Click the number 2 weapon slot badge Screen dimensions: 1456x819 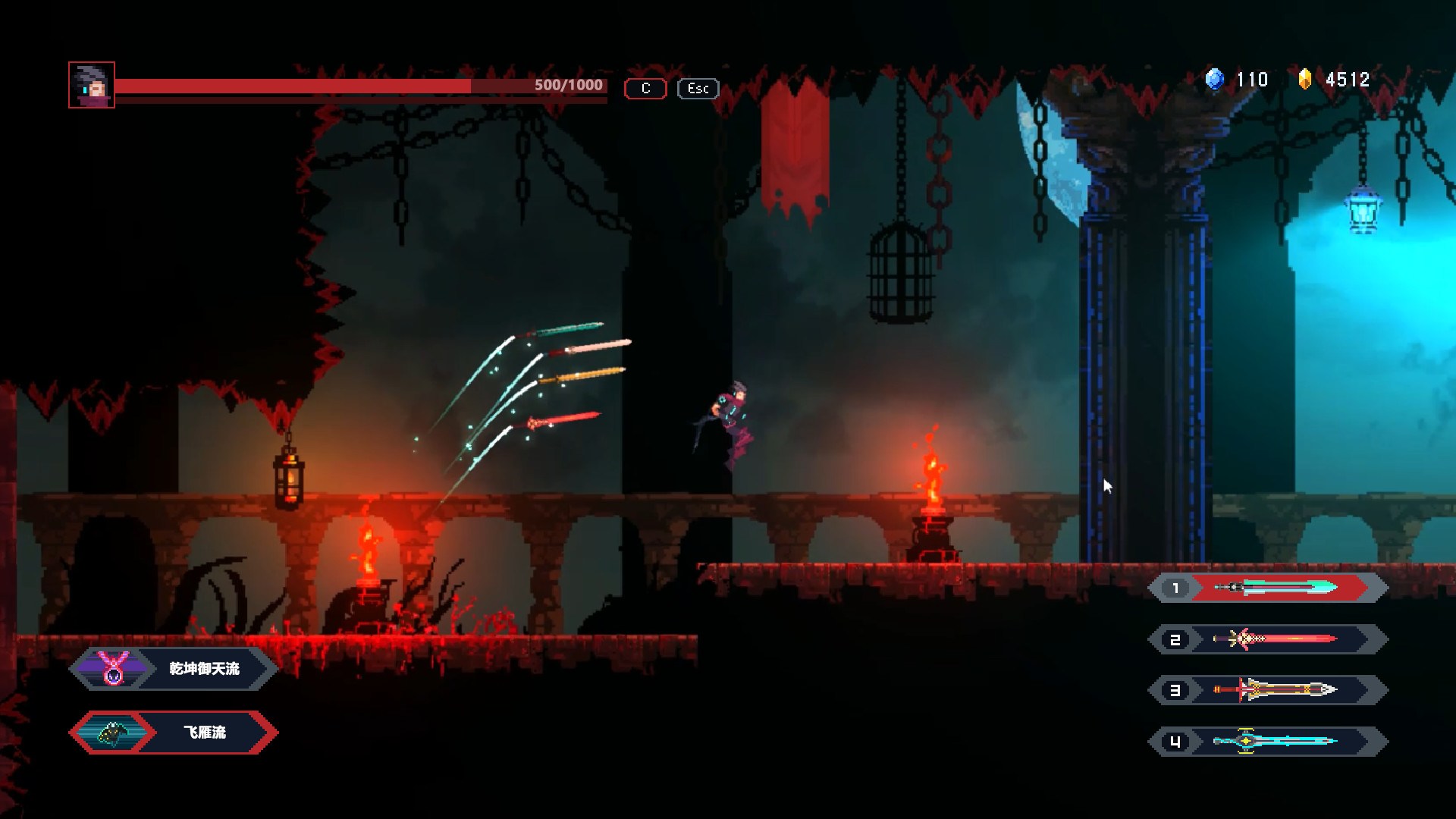click(1175, 639)
